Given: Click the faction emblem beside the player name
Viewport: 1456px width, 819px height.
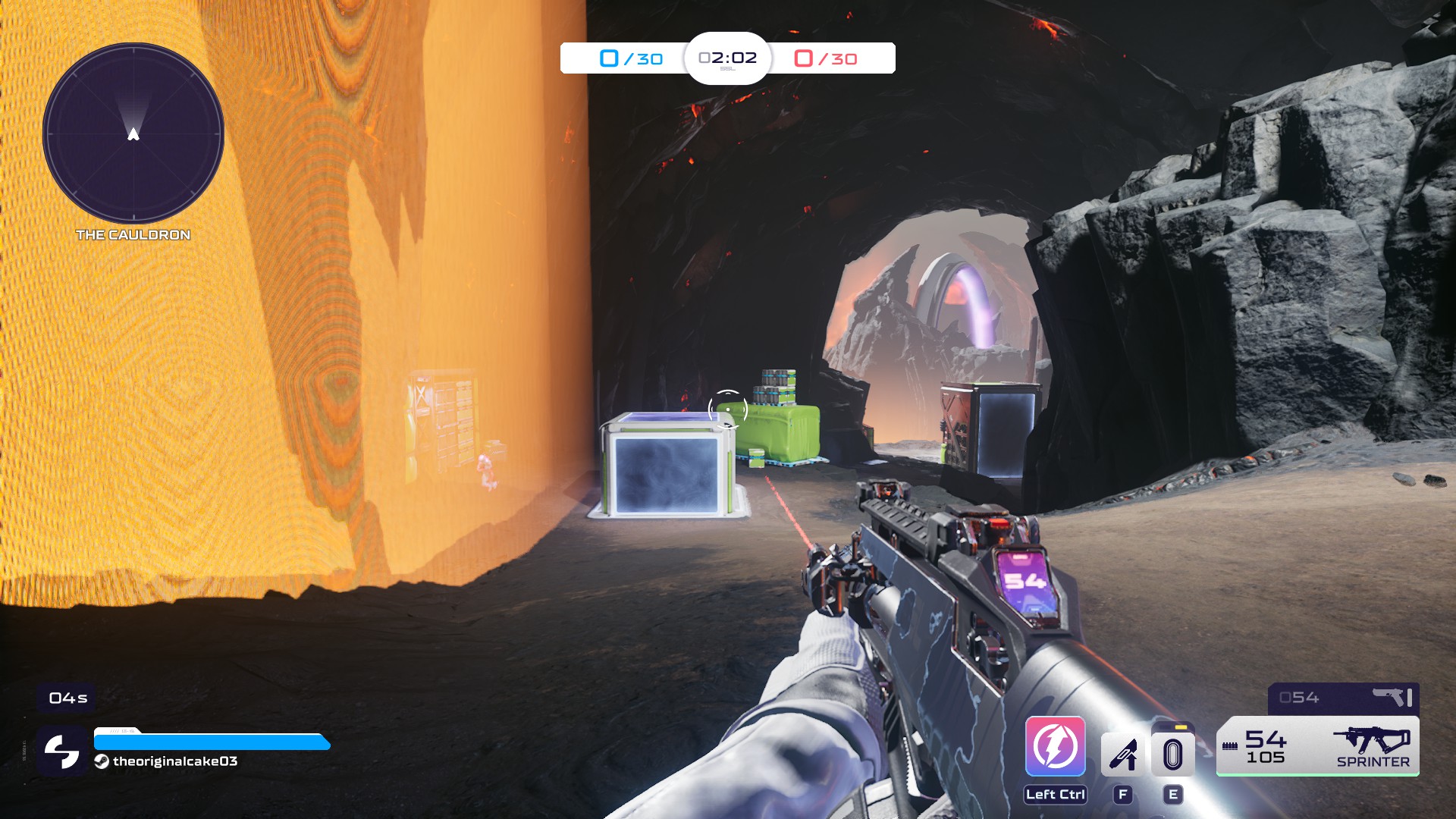Looking at the screenshot, I should (61, 751).
